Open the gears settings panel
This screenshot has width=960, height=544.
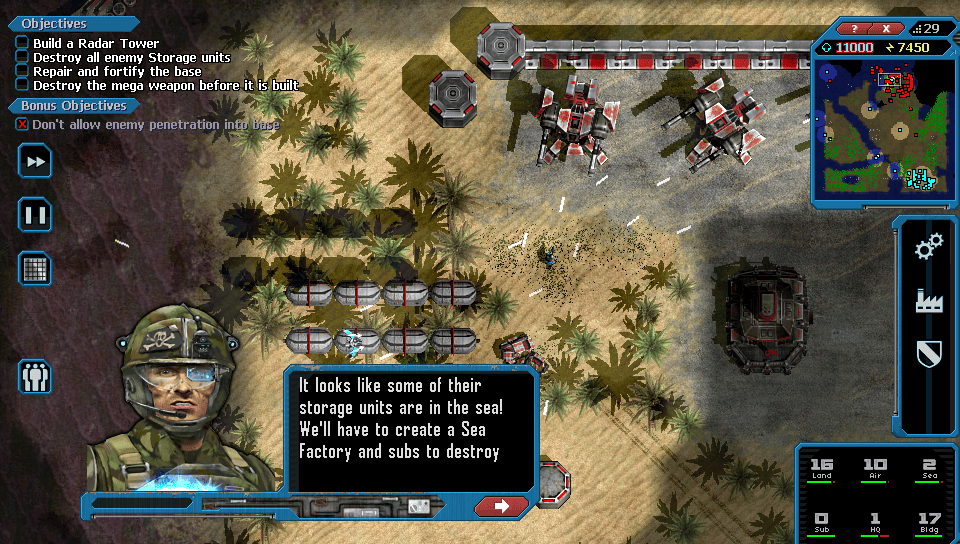929,247
